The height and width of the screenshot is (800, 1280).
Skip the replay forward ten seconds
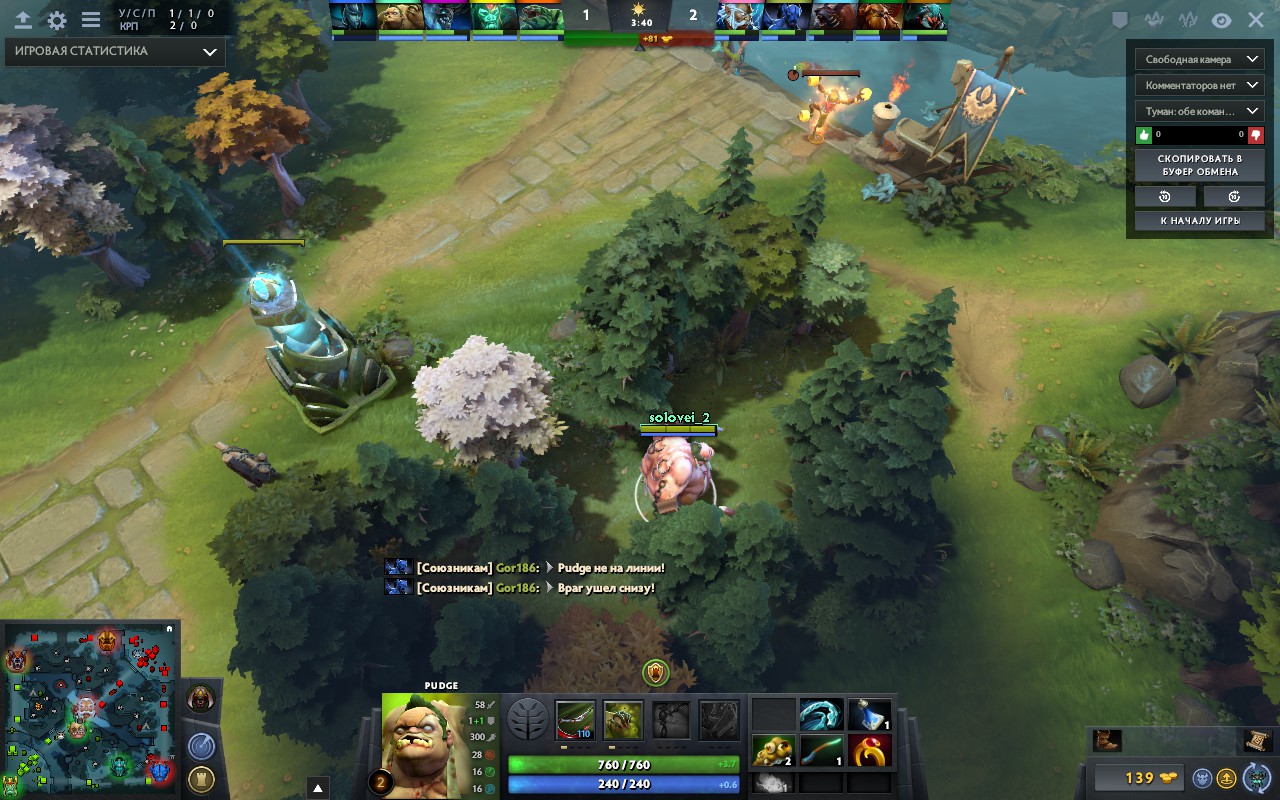click(x=1234, y=196)
